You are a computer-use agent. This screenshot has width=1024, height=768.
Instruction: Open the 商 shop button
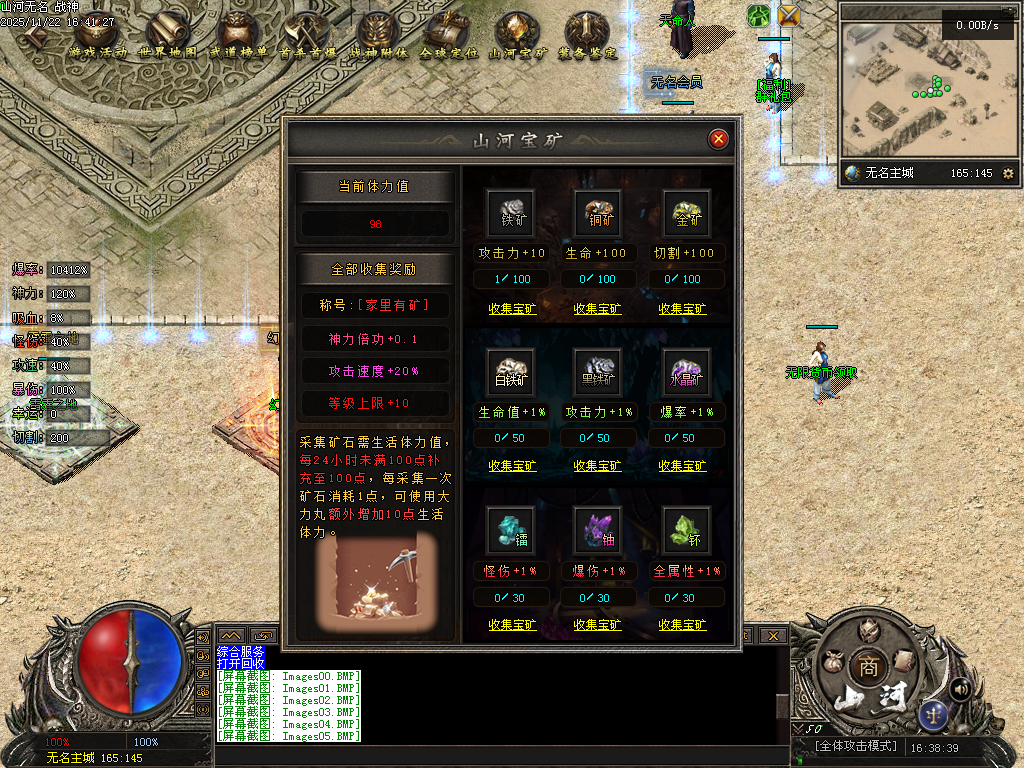(x=868, y=667)
